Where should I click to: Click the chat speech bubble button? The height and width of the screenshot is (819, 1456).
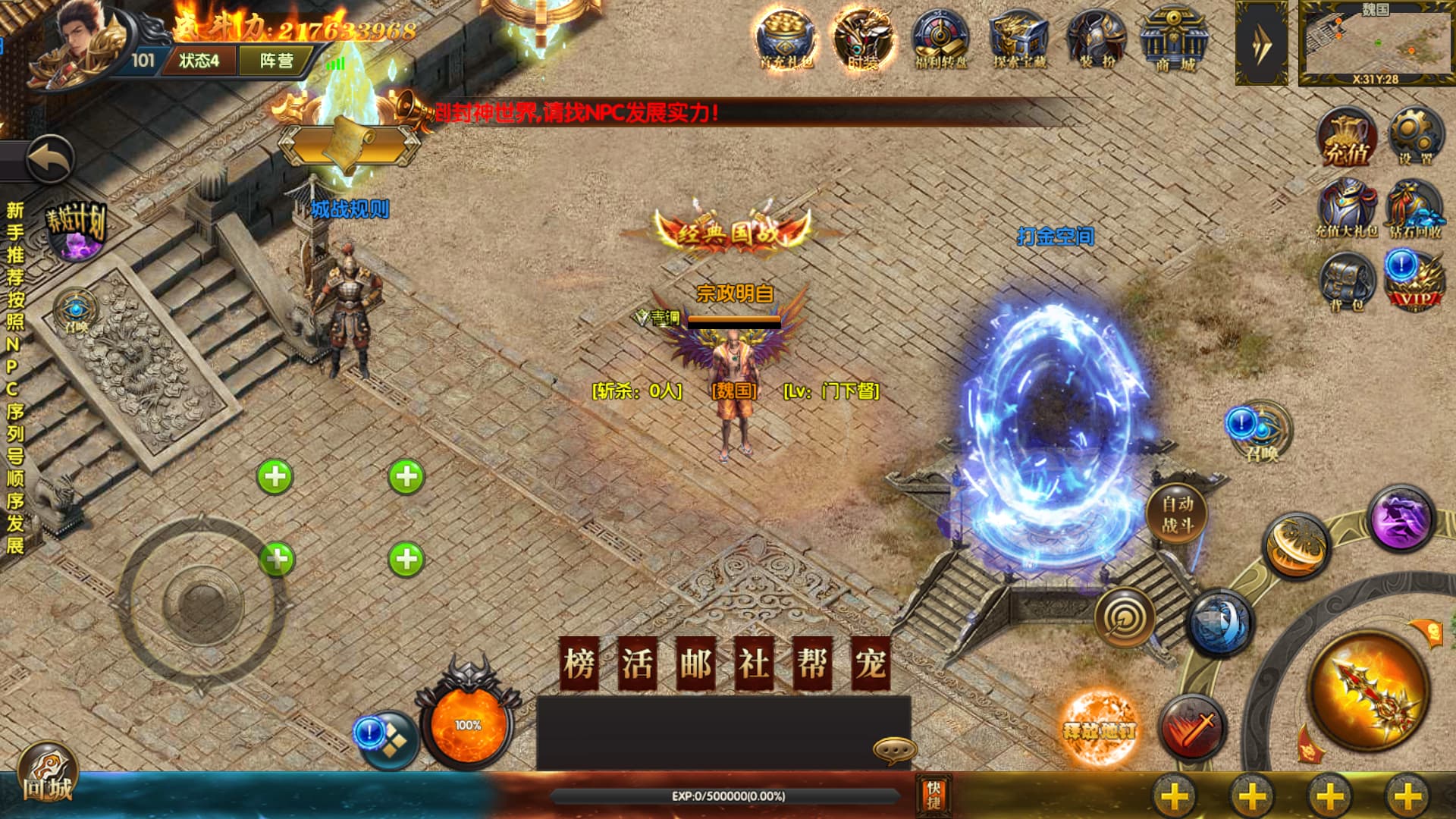pyautogui.click(x=894, y=749)
